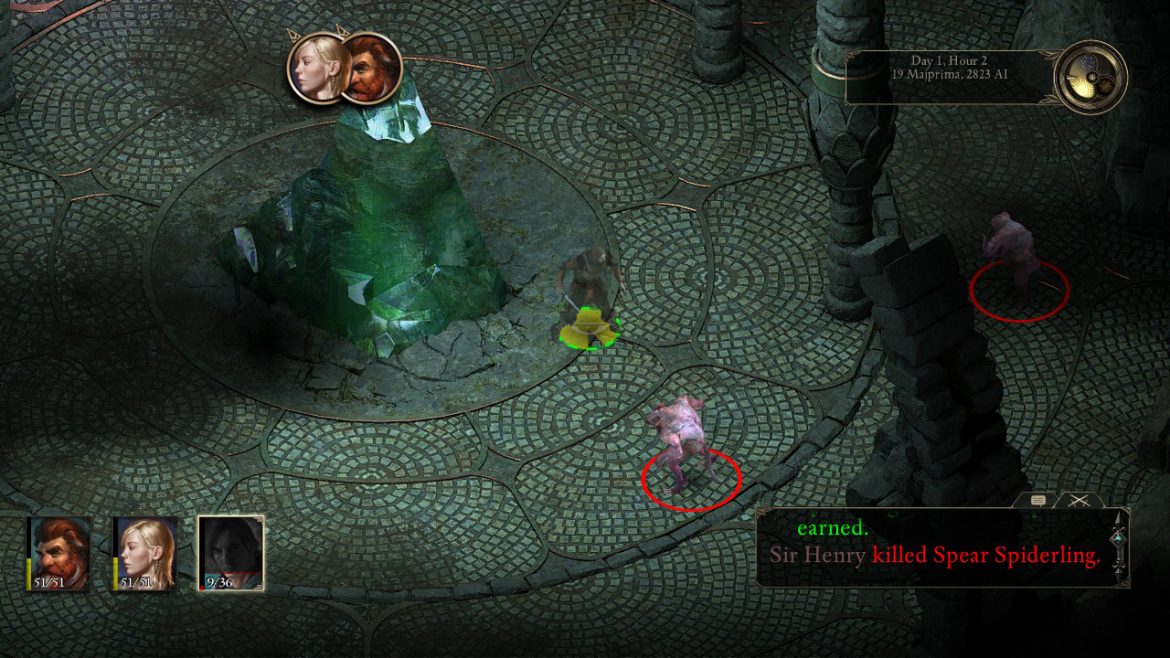Switch to the combat log crossed-swords tab
The image size is (1170, 658).
(1079, 500)
